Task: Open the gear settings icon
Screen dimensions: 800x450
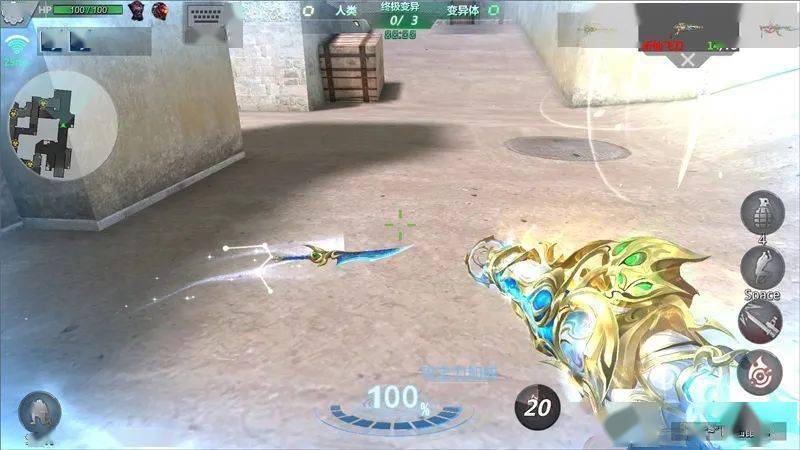Action: pyautogui.click(x=14, y=10)
